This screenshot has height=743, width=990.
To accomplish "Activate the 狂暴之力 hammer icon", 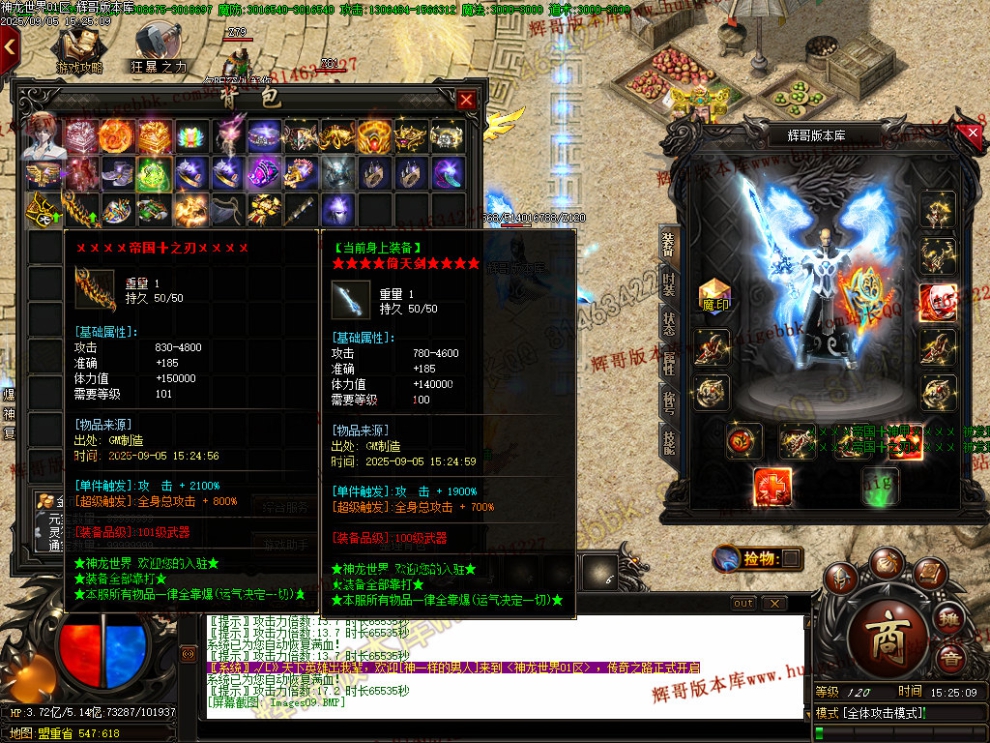I will point(157,46).
